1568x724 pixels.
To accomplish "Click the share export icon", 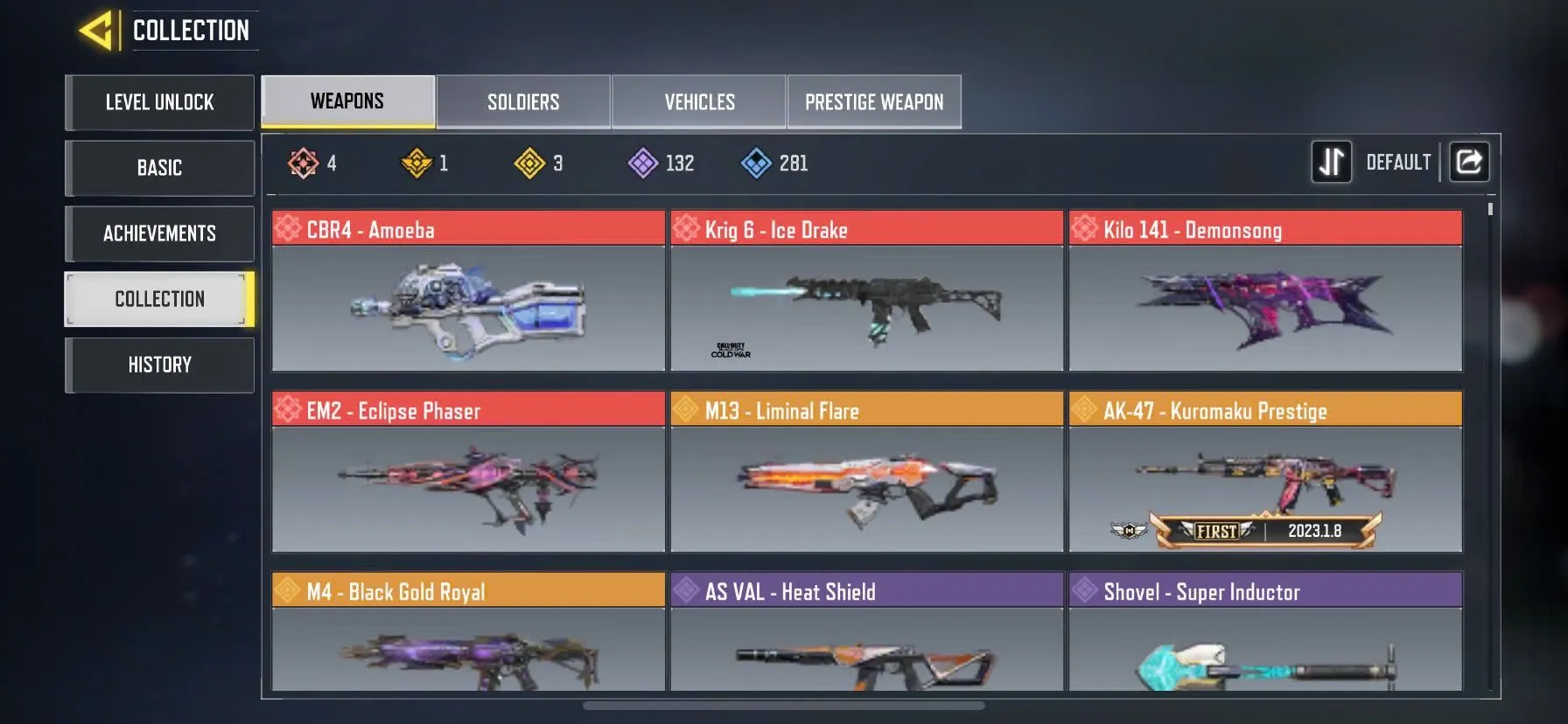I will coord(1469,162).
